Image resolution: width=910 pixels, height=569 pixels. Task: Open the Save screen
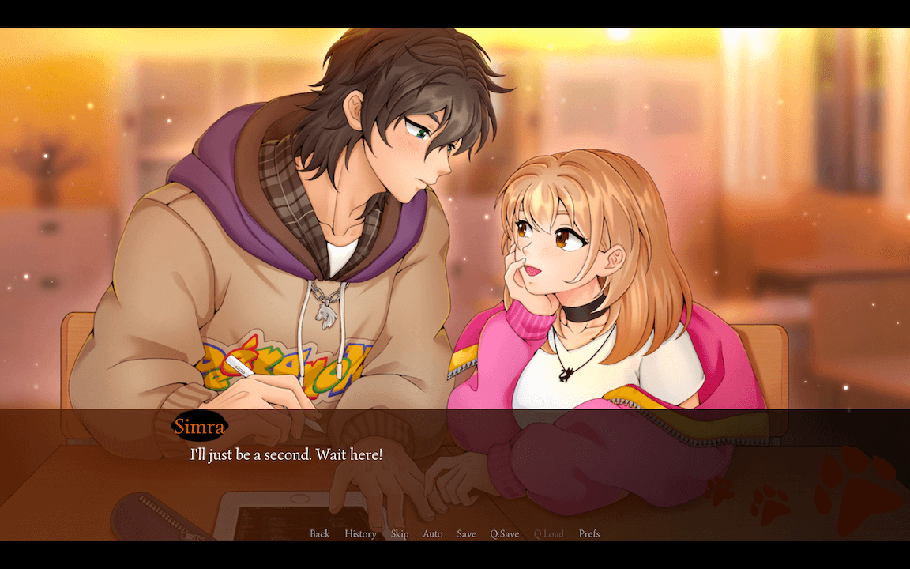click(466, 534)
